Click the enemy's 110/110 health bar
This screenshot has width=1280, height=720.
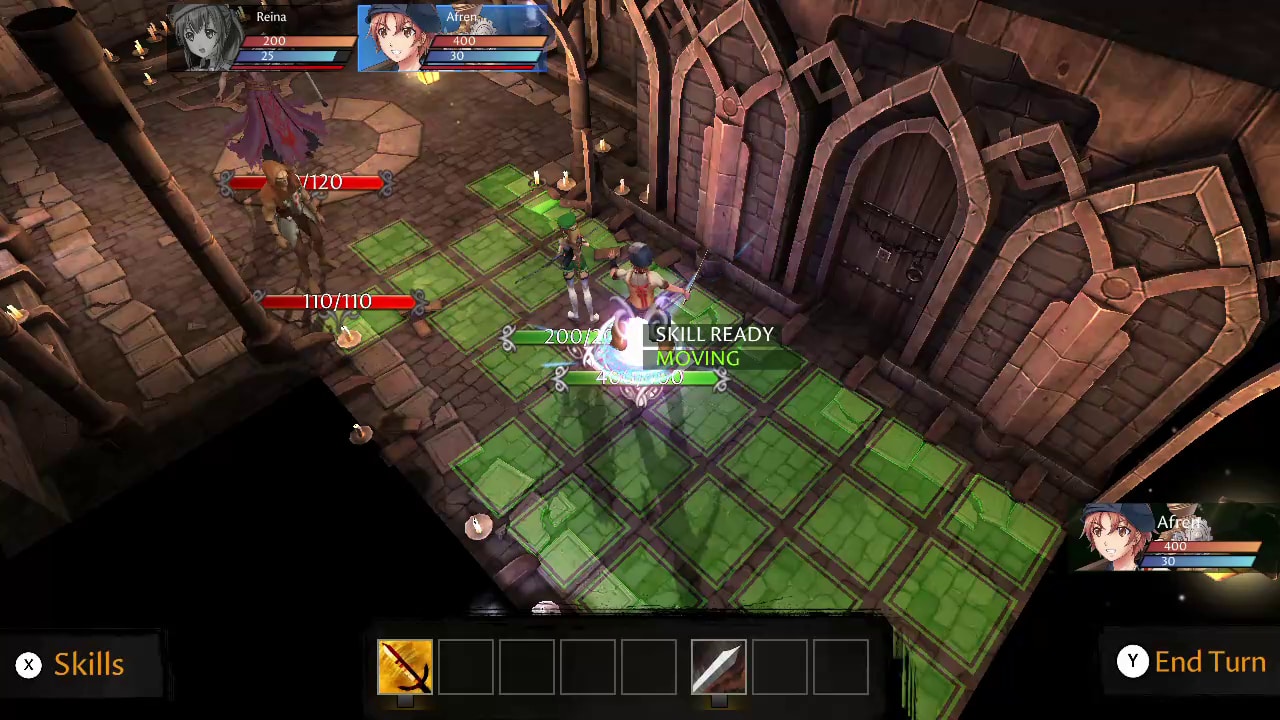tap(337, 301)
